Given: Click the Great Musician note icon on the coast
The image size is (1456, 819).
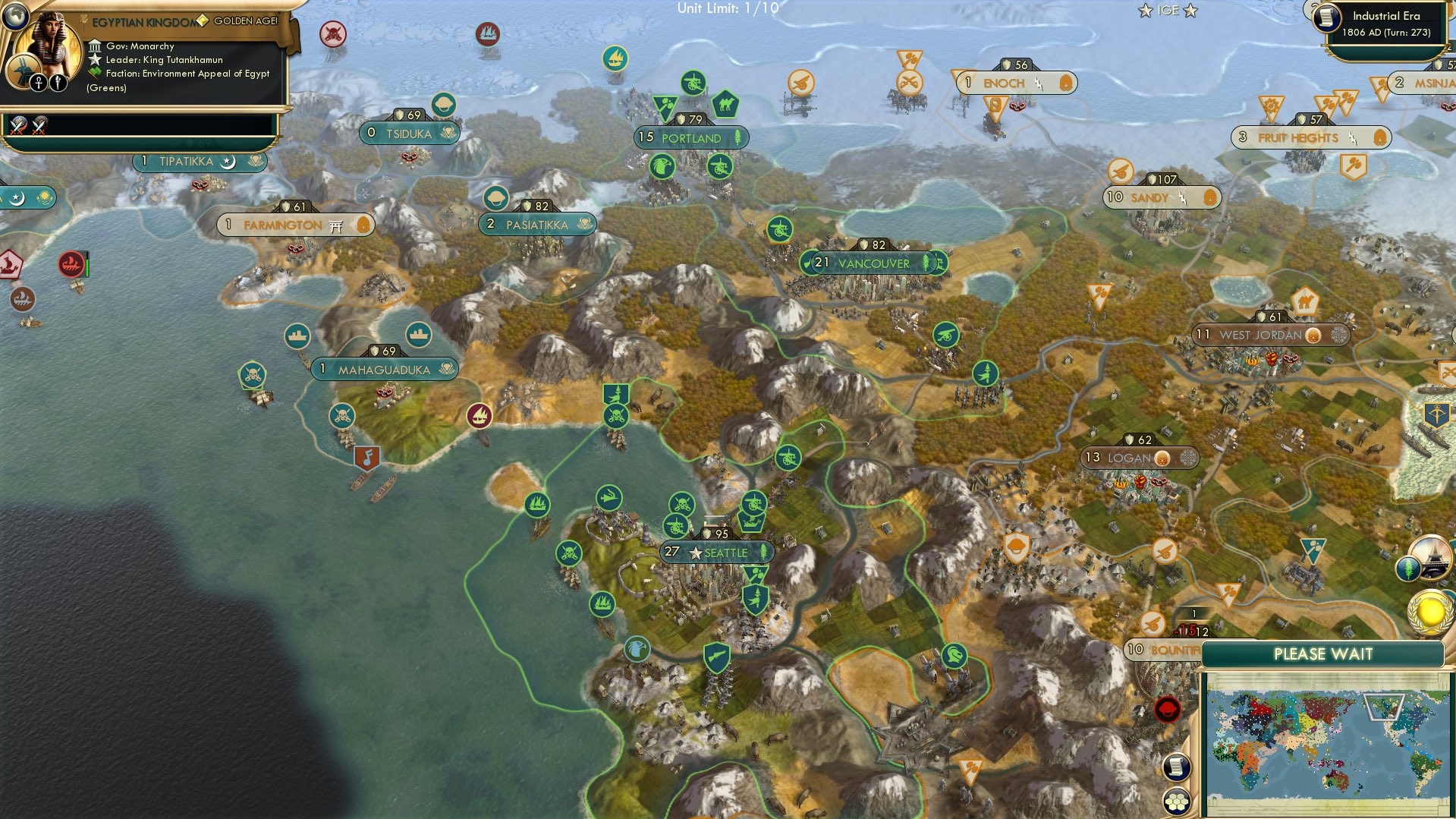Looking at the screenshot, I should tap(368, 458).
